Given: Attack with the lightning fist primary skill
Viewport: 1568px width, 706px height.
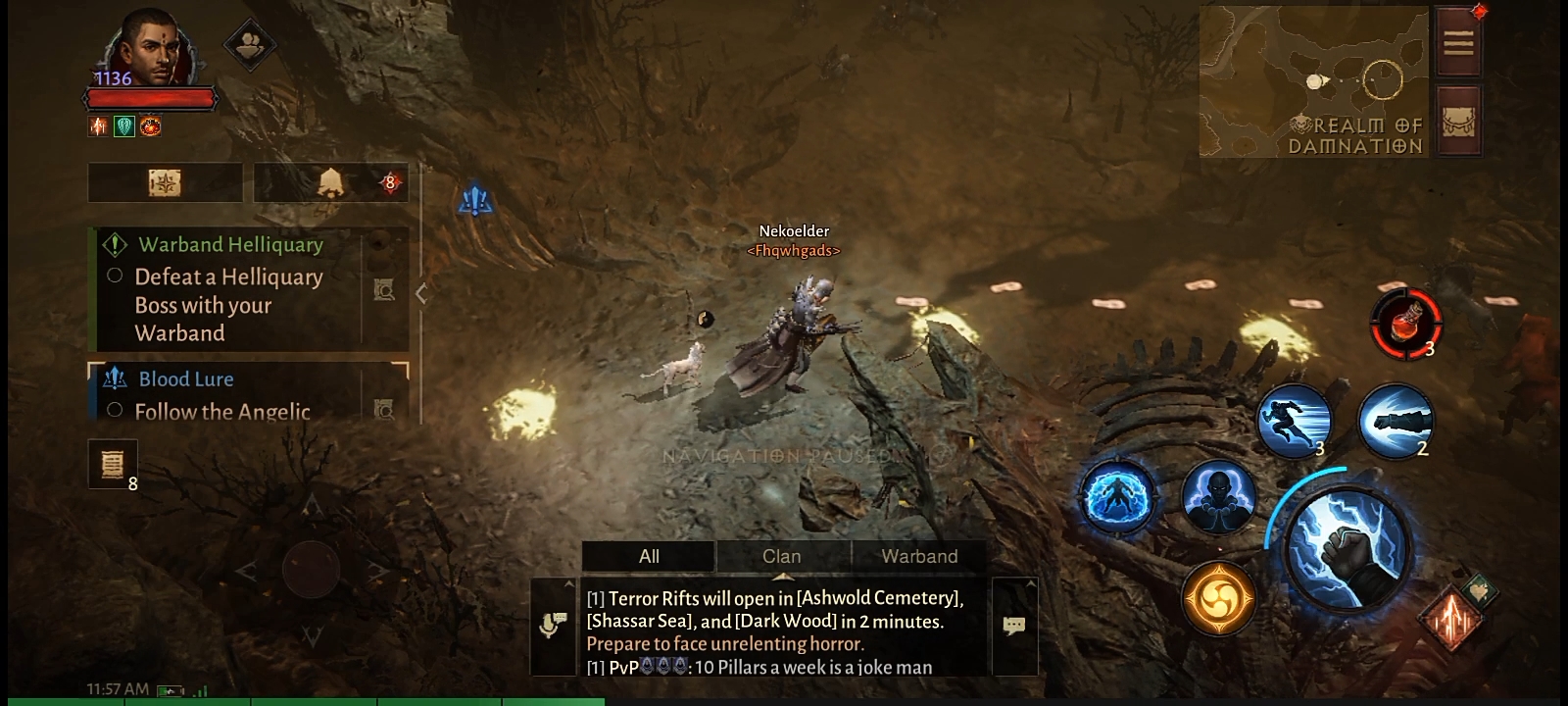Looking at the screenshot, I should pyautogui.click(x=1348, y=546).
